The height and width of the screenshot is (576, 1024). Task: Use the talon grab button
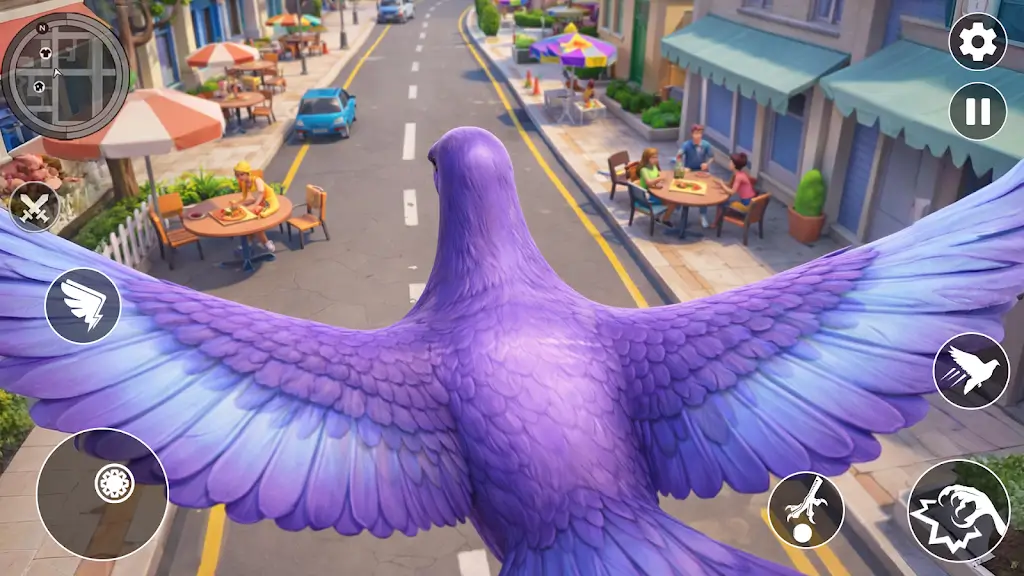pos(806,509)
